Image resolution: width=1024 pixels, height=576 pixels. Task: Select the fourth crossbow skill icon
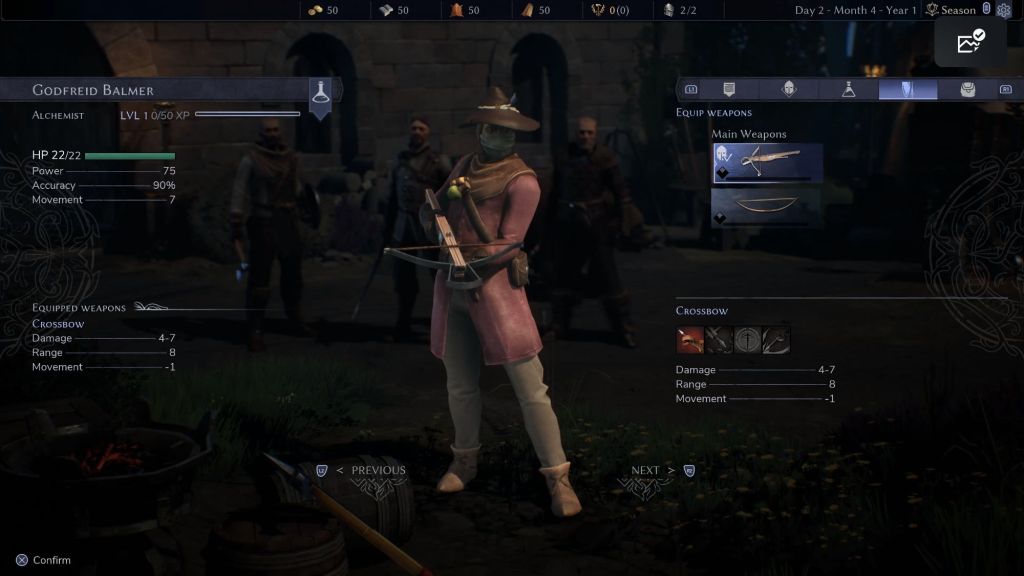(776, 340)
